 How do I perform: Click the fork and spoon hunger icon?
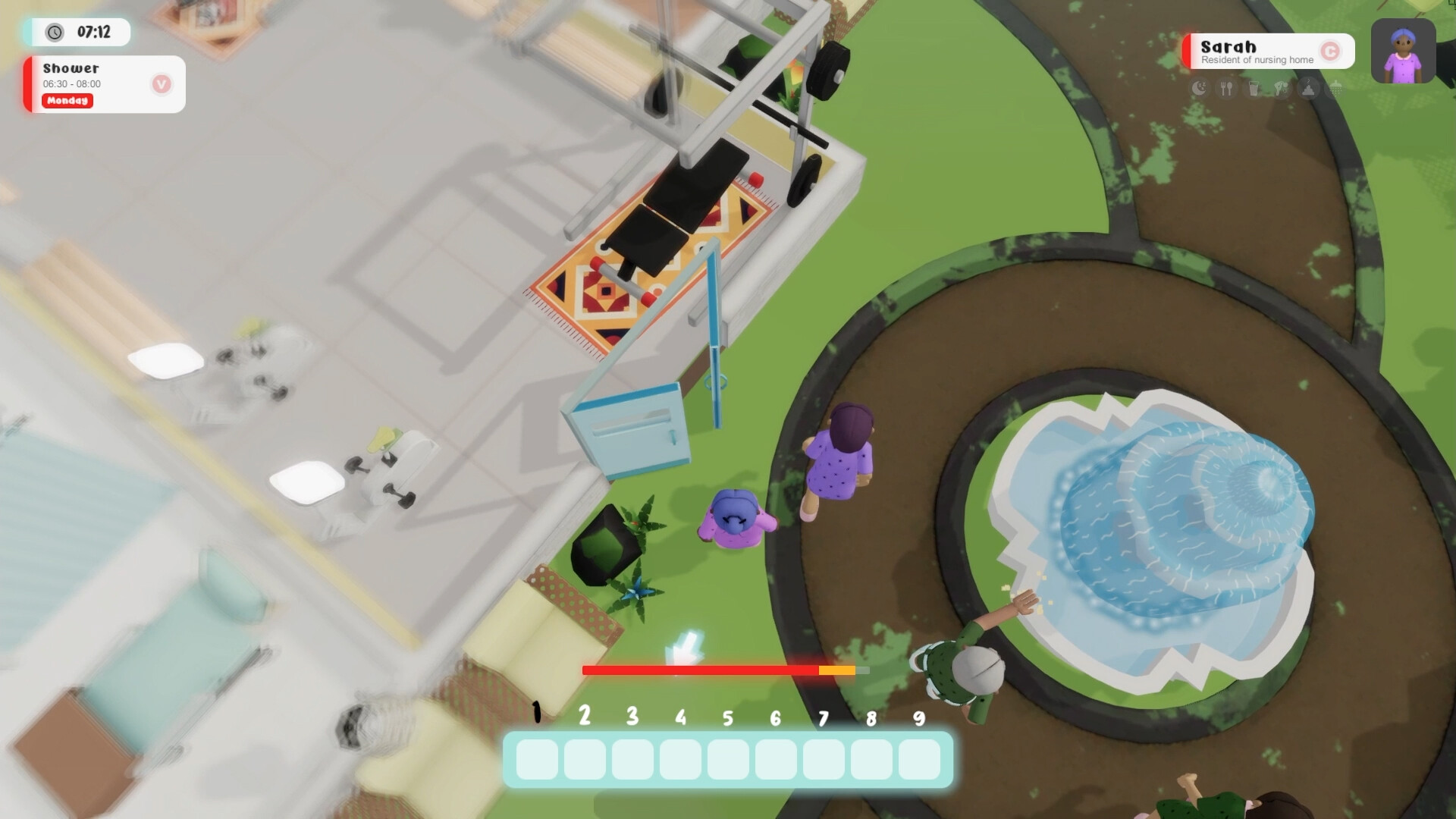(1226, 89)
